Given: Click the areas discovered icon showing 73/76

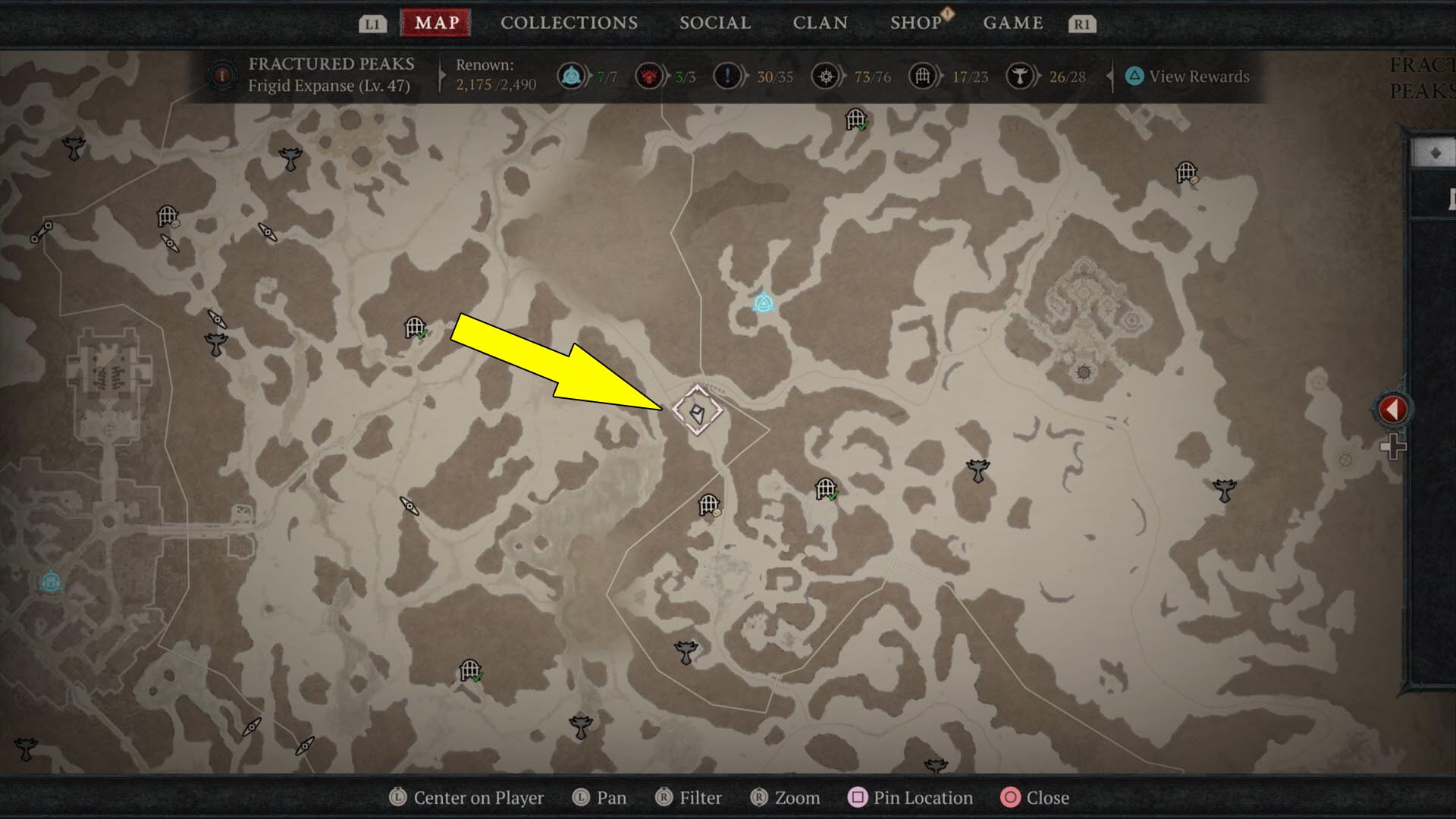Looking at the screenshot, I should point(827,76).
